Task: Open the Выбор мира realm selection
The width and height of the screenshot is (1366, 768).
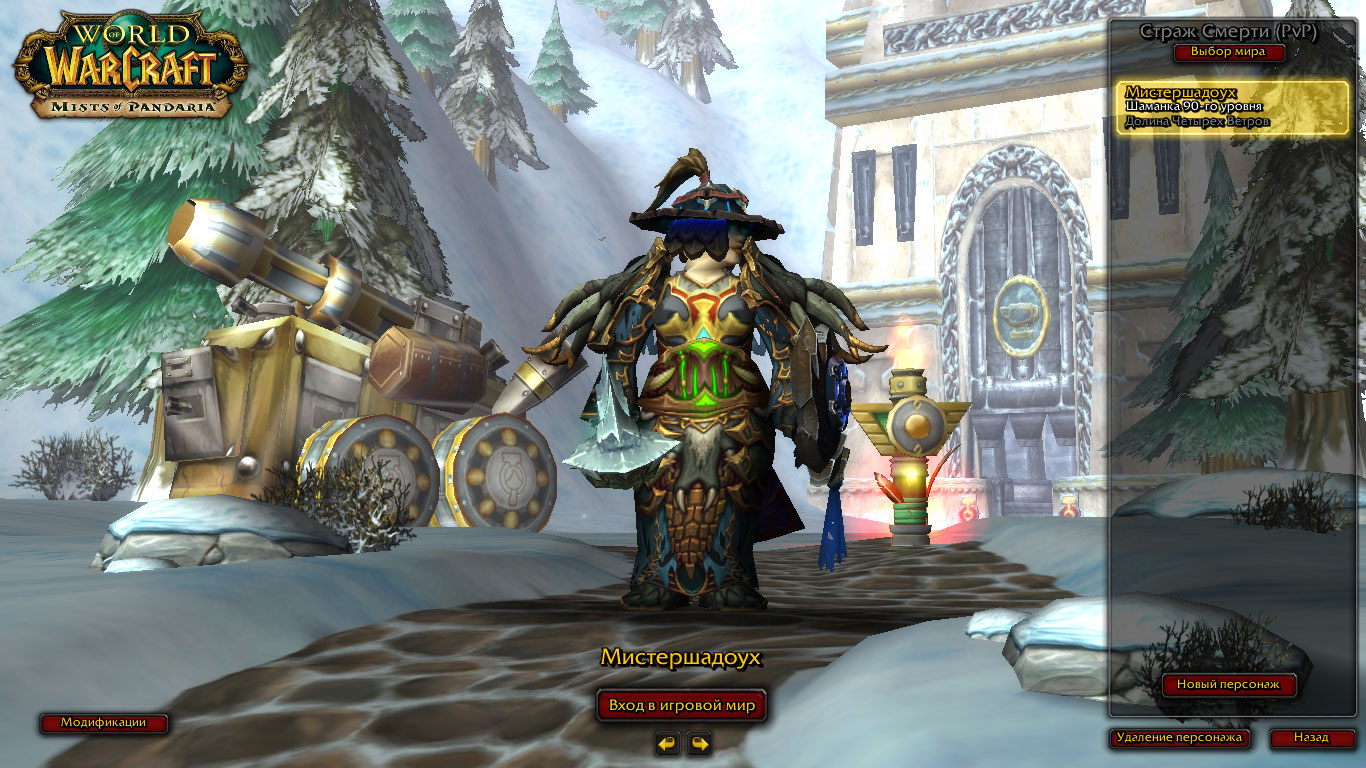Action: tap(1227, 52)
